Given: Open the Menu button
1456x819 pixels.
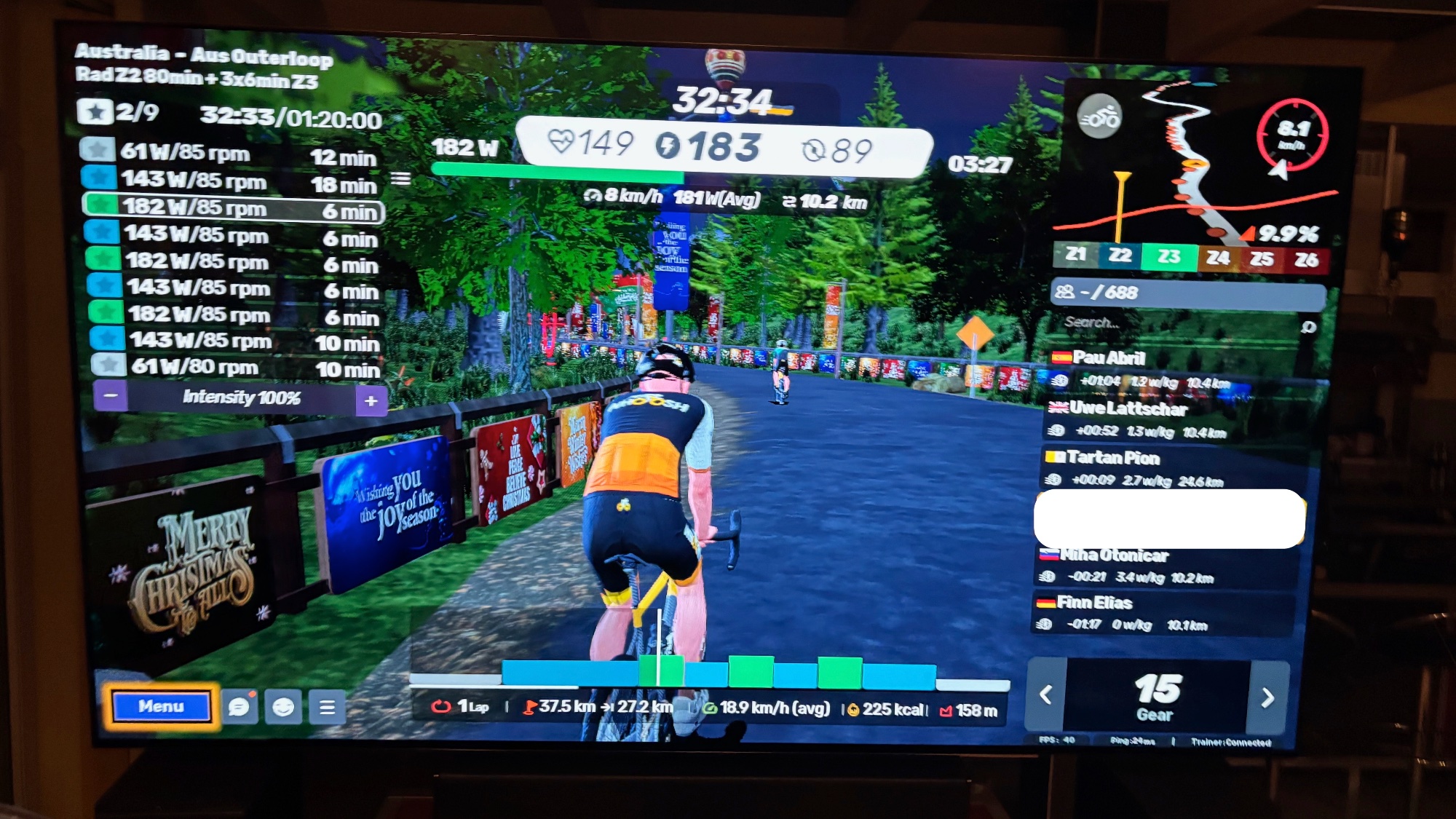Looking at the screenshot, I should pos(161,706).
